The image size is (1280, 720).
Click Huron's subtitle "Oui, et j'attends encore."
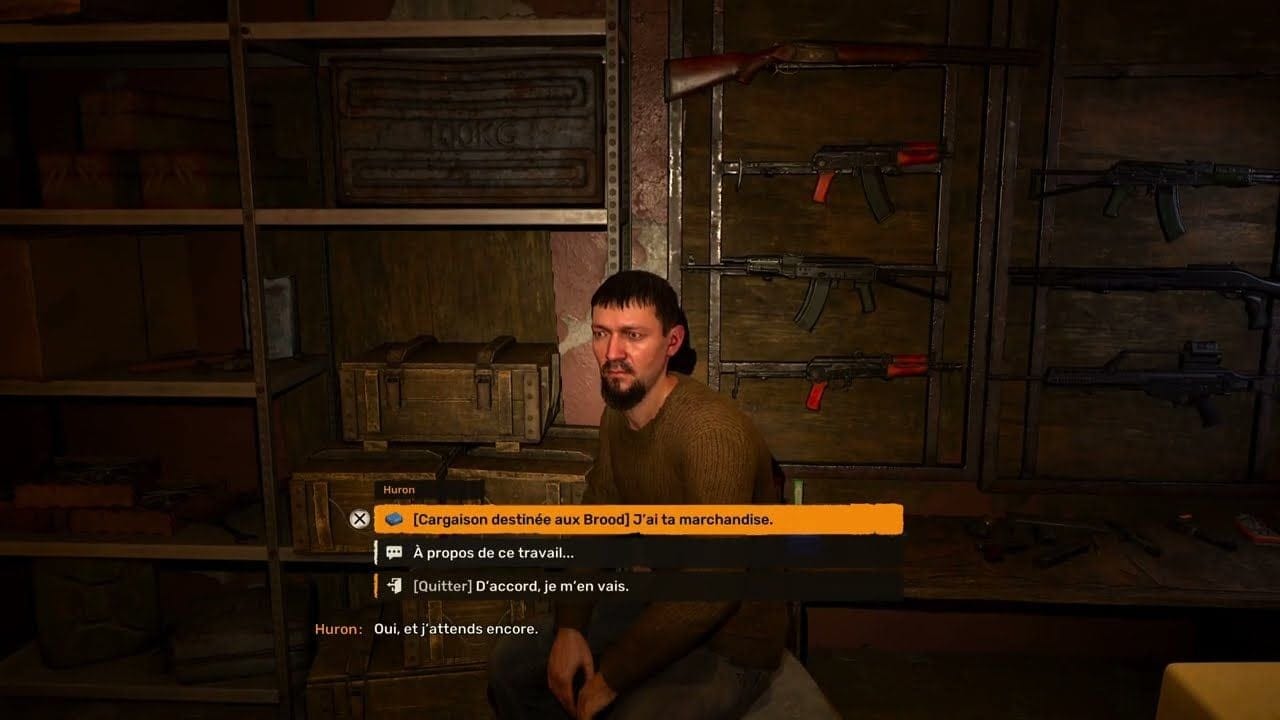[430, 631]
